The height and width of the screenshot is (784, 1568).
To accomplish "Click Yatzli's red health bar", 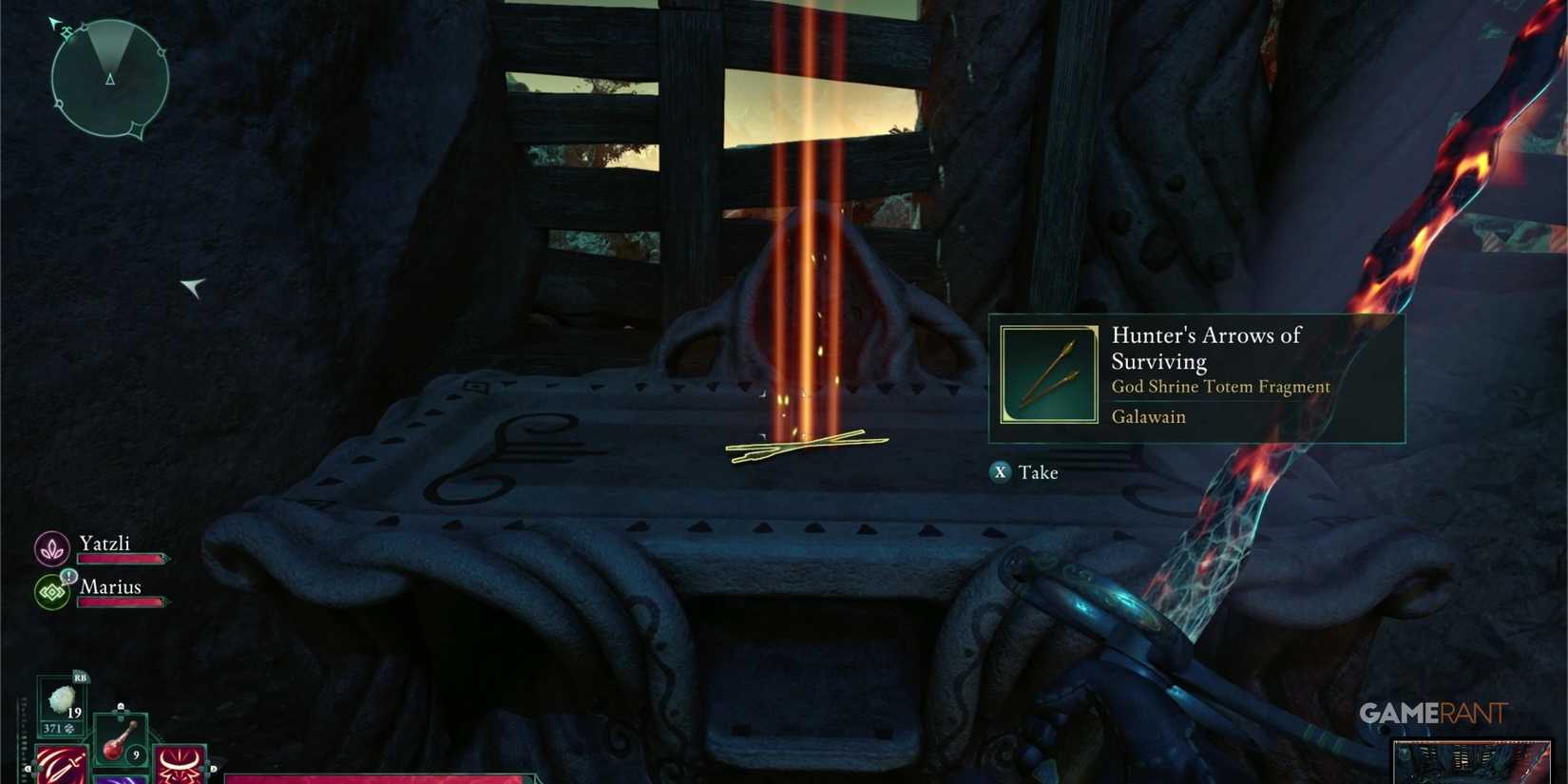I will (x=122, y=559).
